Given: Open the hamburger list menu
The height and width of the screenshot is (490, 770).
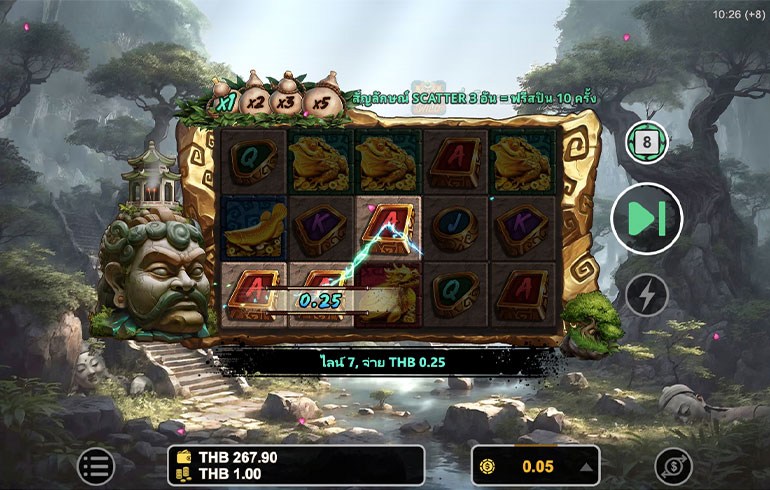Looking at the screenshot, I should tap(96, 465).
